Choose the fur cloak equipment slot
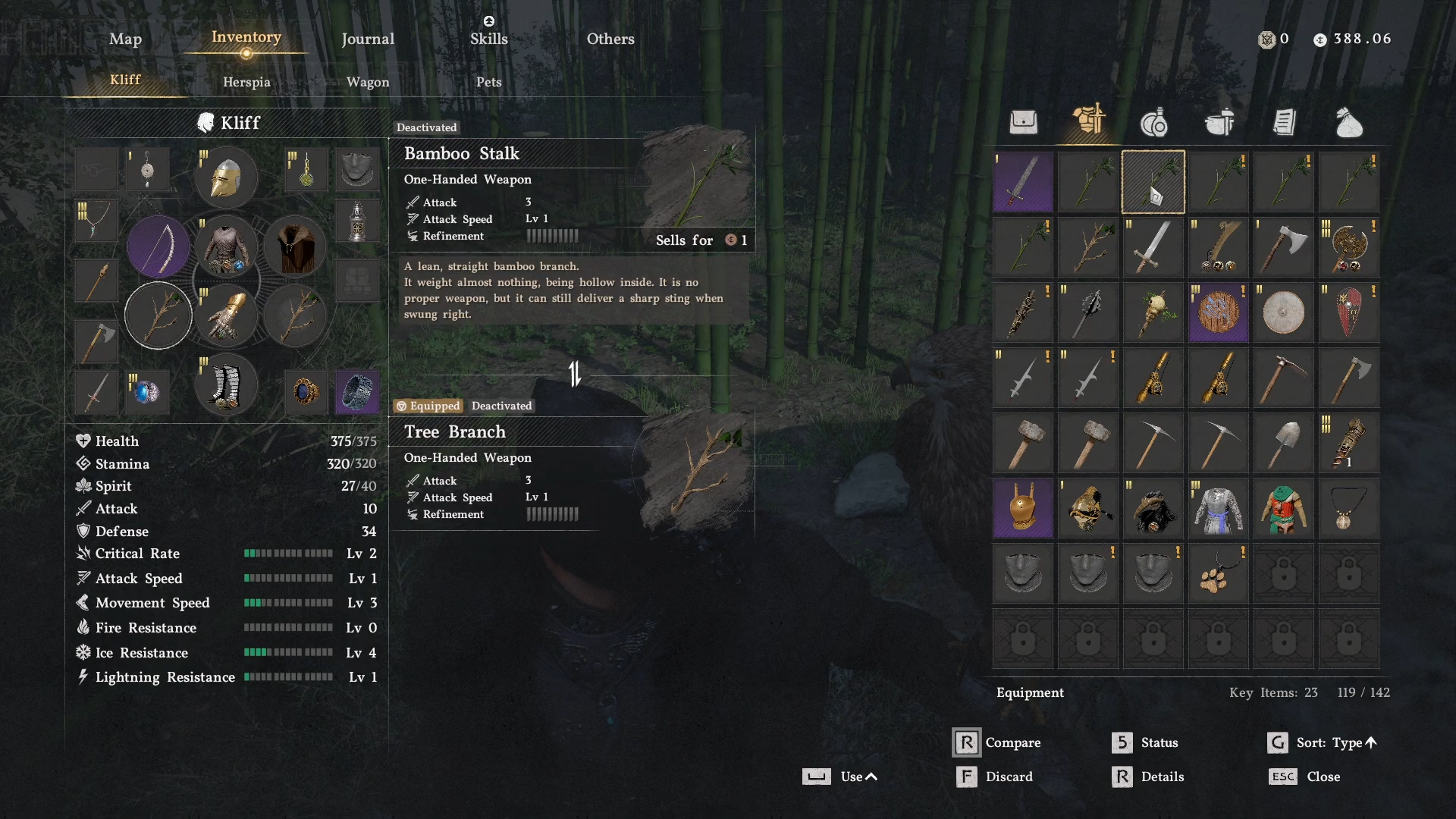This screenshot has height=819, width=1456. click(x=295, y=246)
